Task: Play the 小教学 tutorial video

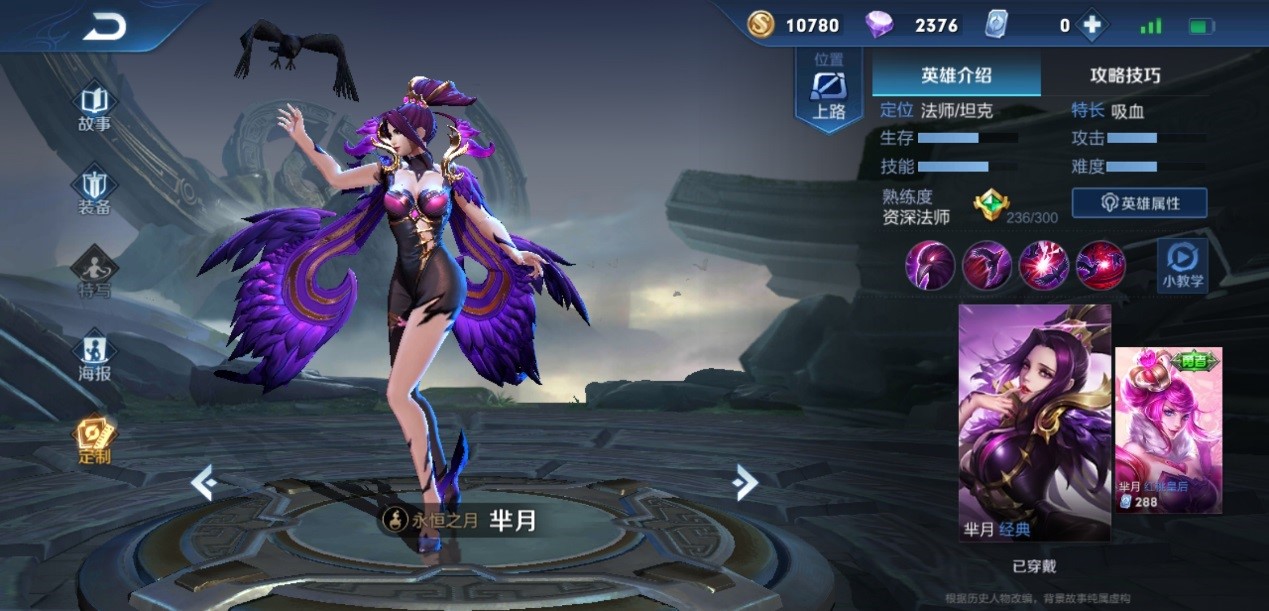Action: coord(1182,265)
